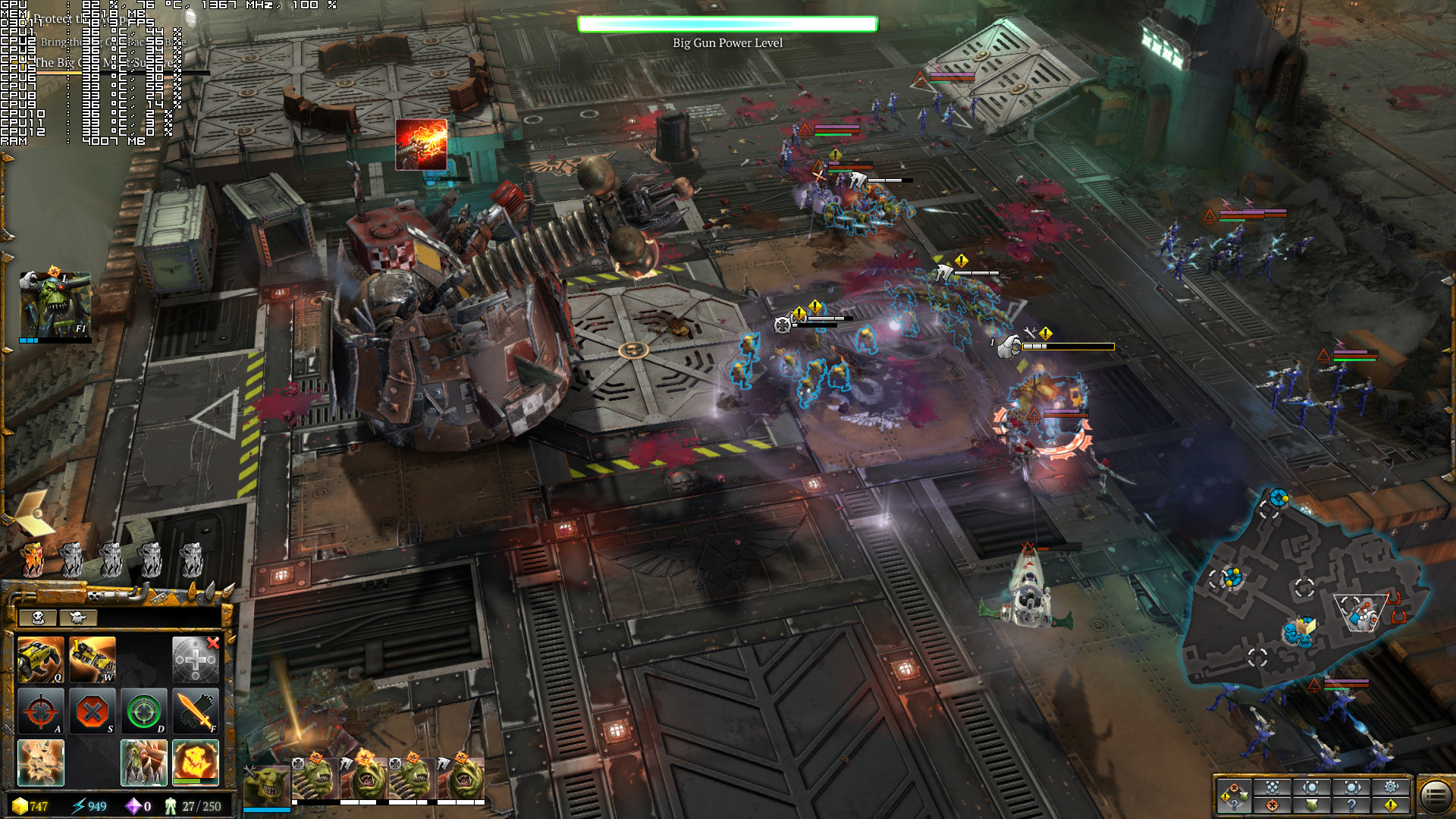Send the yellow warning alert ping
This screenshot has height=819, width=1456.
click(1391, 805)
